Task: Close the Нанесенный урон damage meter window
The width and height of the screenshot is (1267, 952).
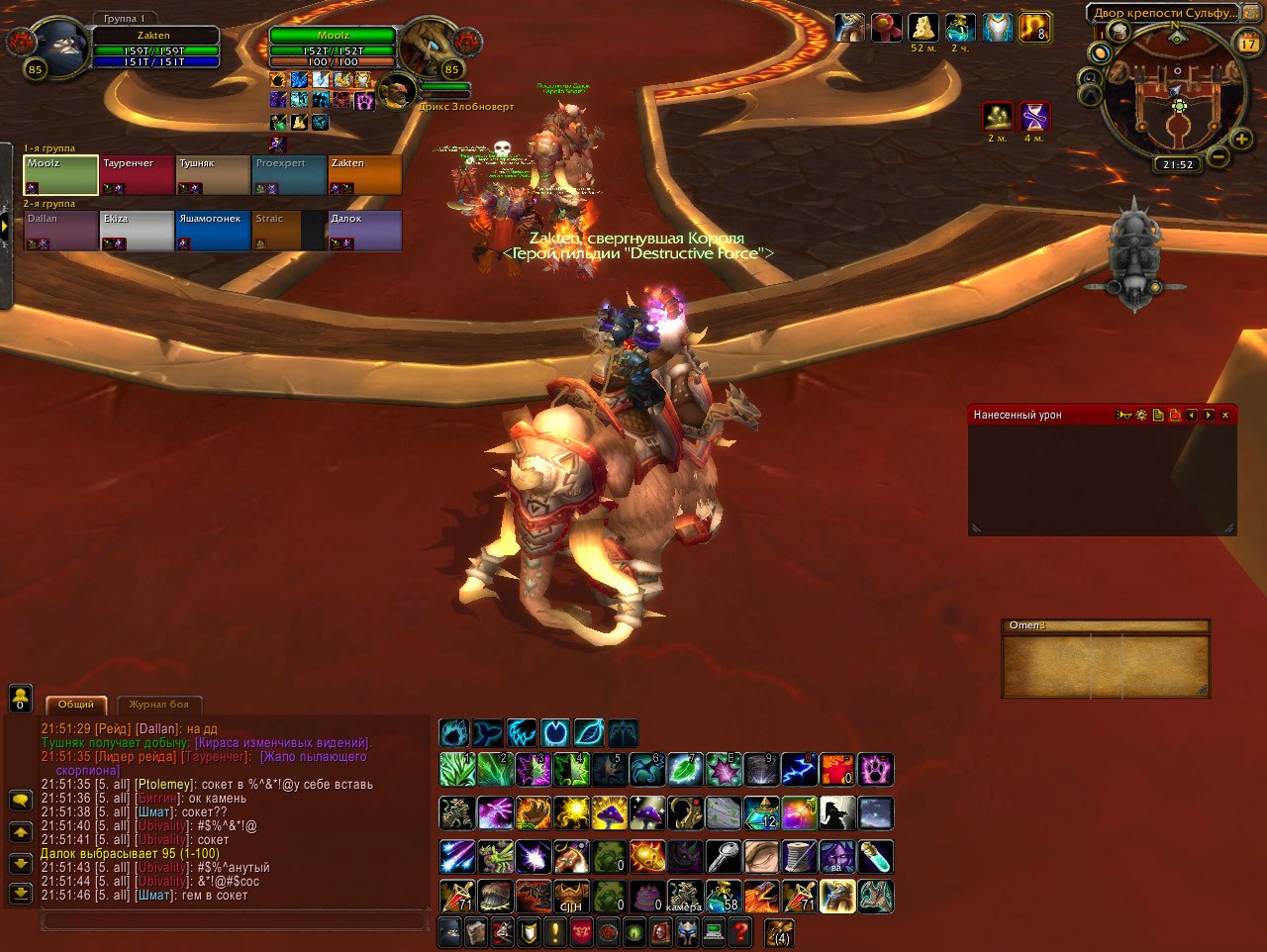Action: click(1225, 416)
